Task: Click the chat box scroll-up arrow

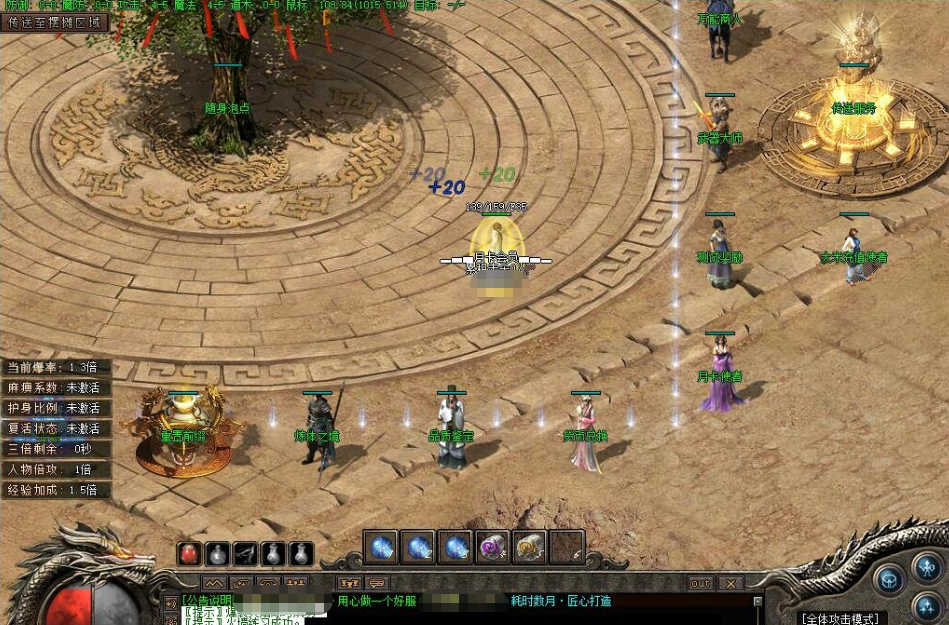Action: (x=757, y=601)
